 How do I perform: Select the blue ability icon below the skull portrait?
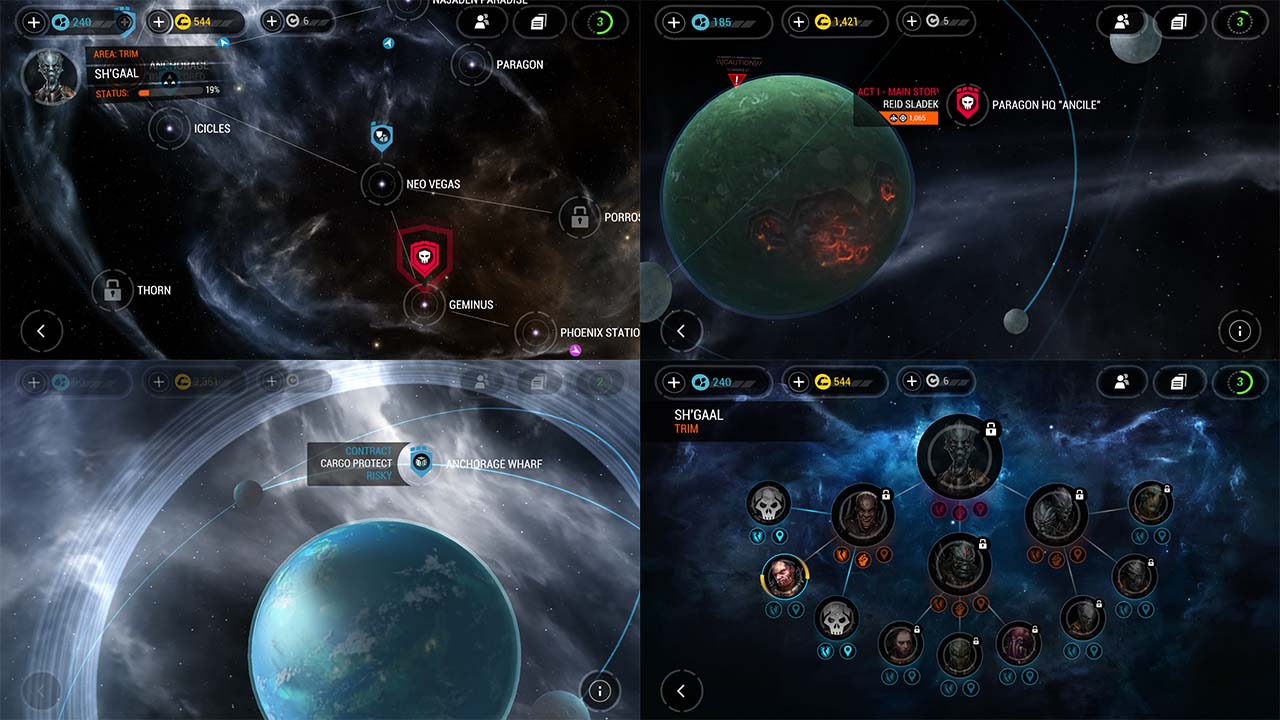[825, 650]
